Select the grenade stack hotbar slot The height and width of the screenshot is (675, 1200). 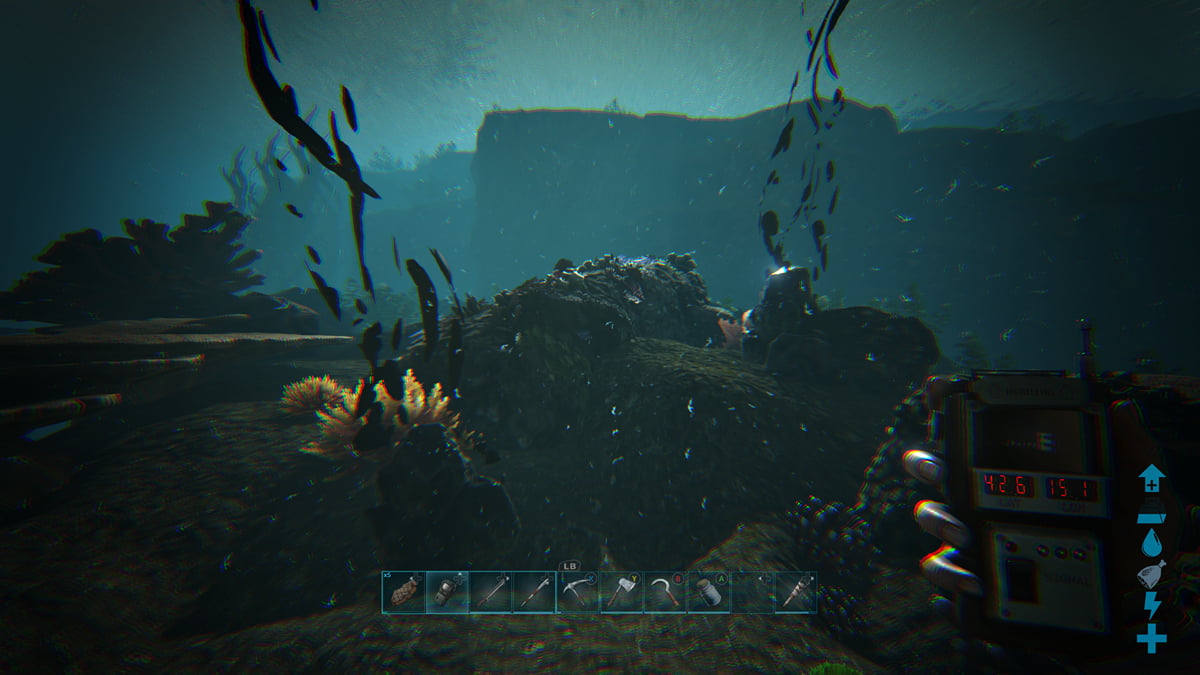point(403,592)
